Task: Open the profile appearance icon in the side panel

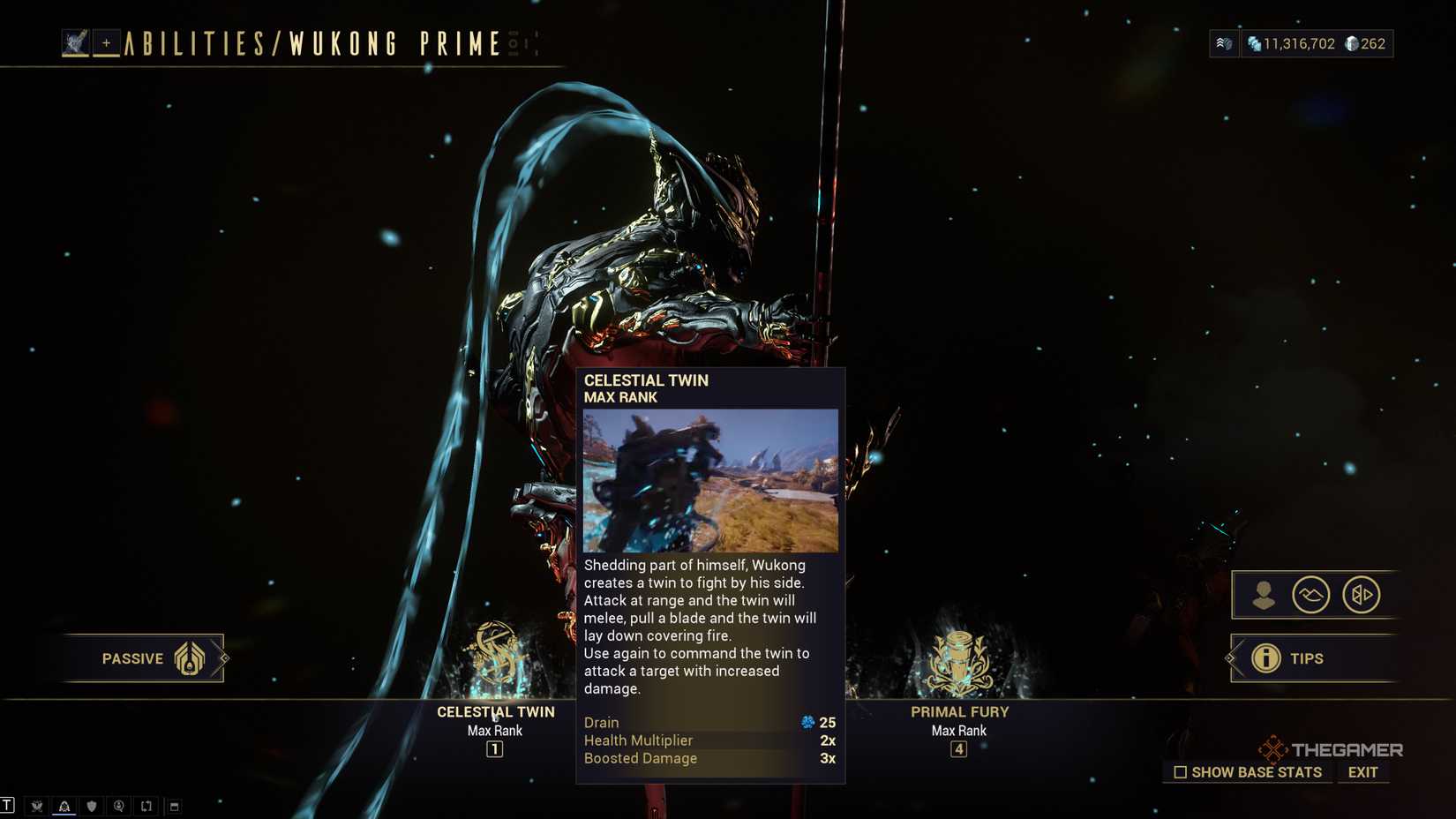Action: 1264,594
